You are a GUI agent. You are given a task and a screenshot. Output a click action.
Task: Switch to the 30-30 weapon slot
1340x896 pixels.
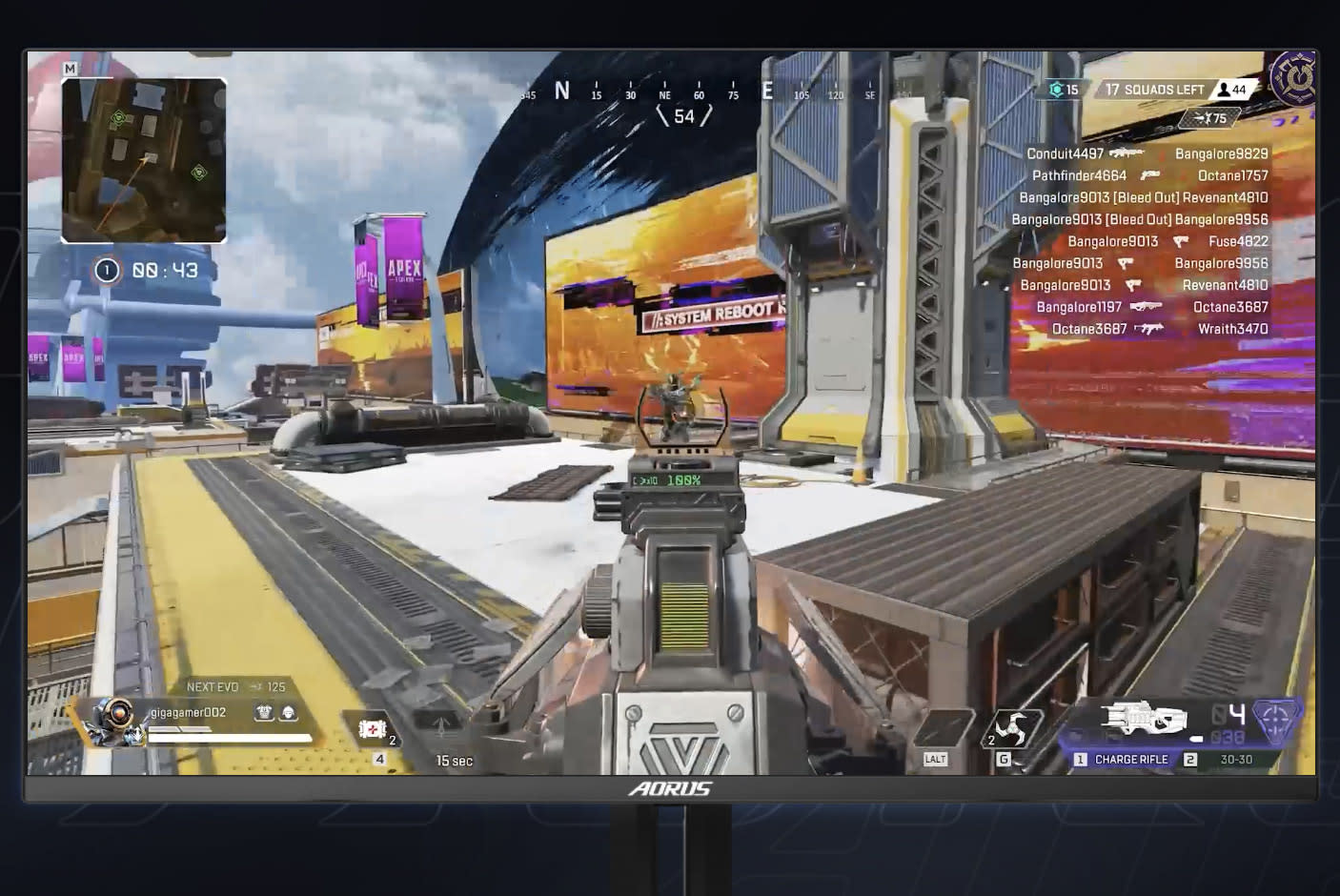[x=1236, y=760]
